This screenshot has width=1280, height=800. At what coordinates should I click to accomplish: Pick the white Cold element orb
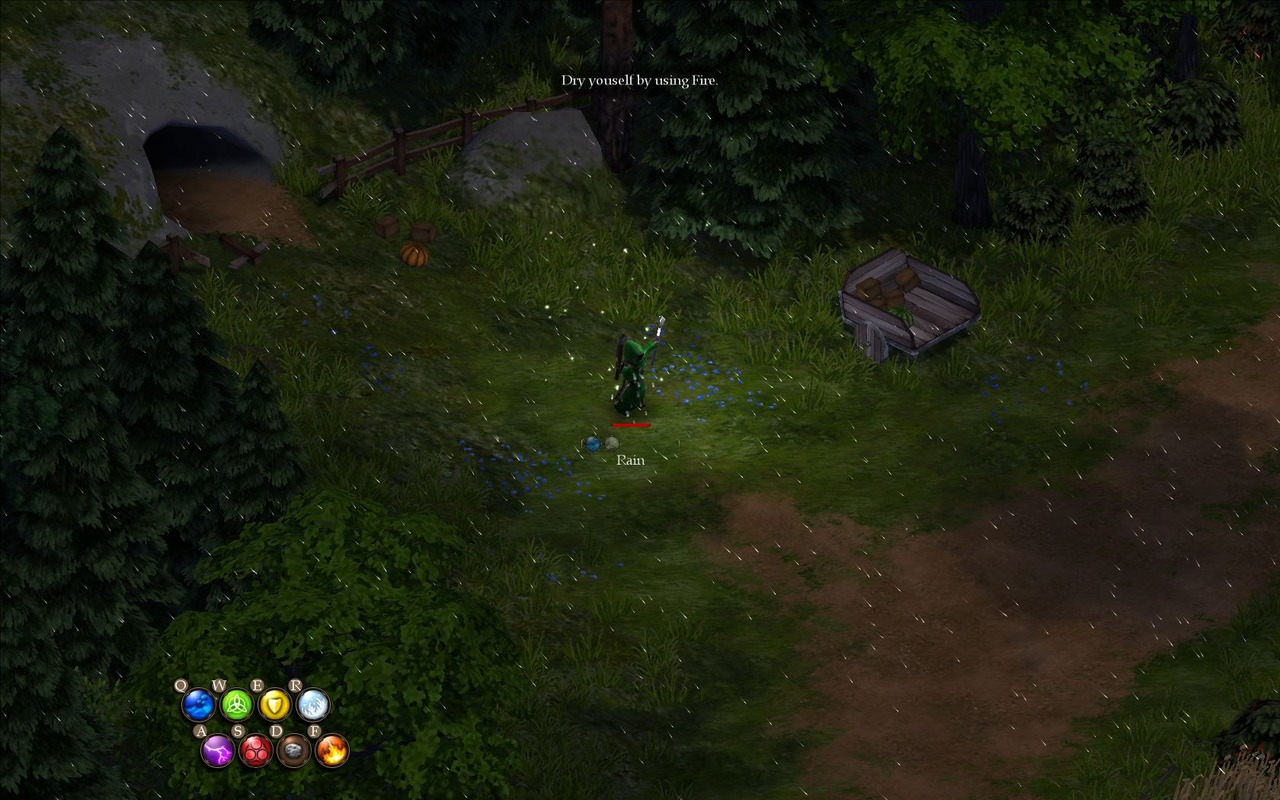pos(313,705)
